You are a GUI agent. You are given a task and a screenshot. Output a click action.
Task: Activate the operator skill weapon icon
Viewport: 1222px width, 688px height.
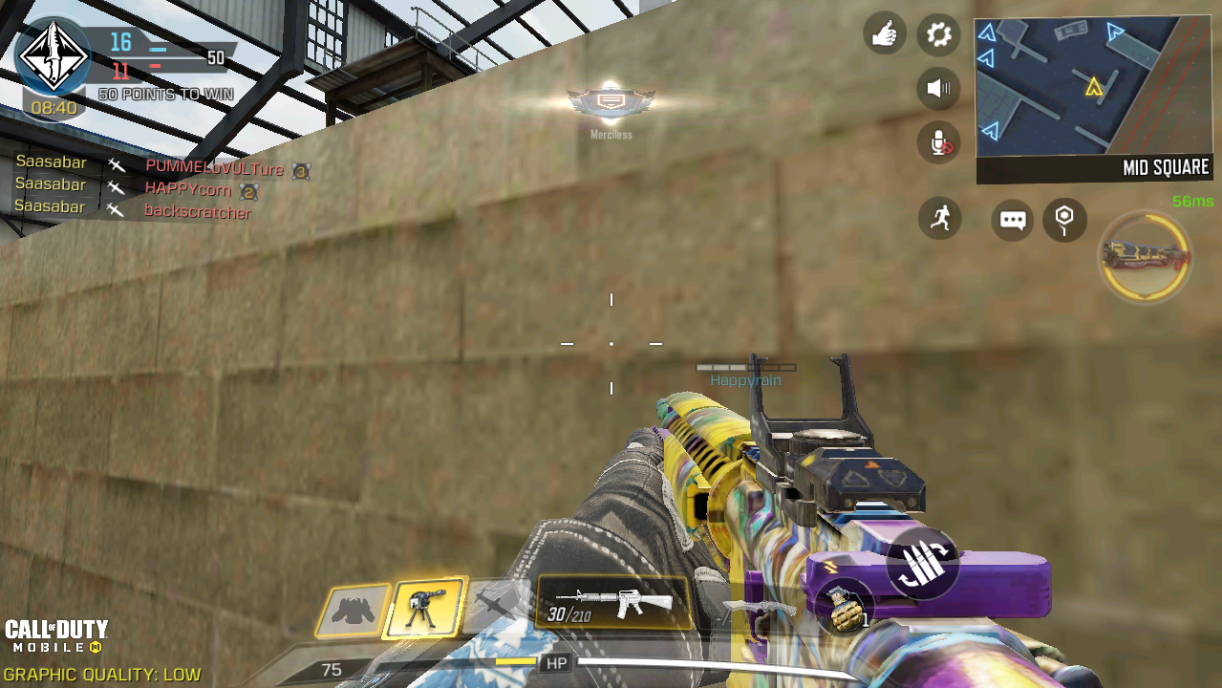(x=1146, y=257)
